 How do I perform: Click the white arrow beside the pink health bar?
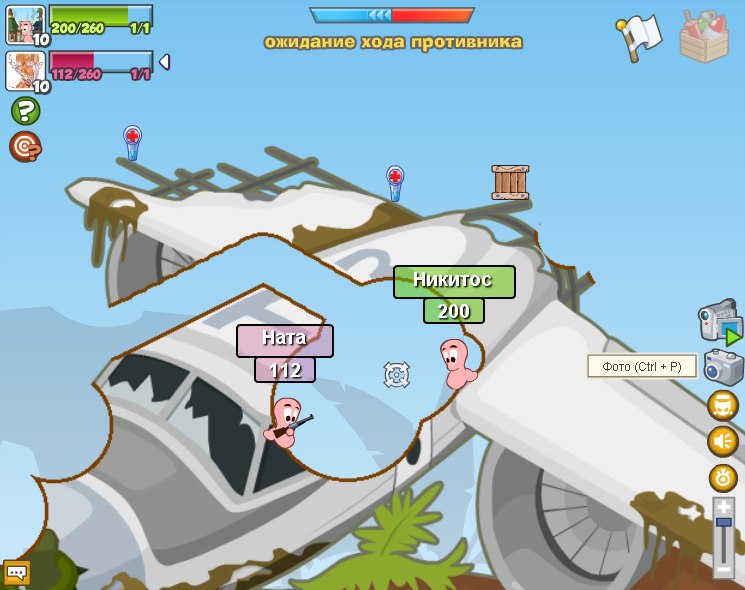[164, 62]
